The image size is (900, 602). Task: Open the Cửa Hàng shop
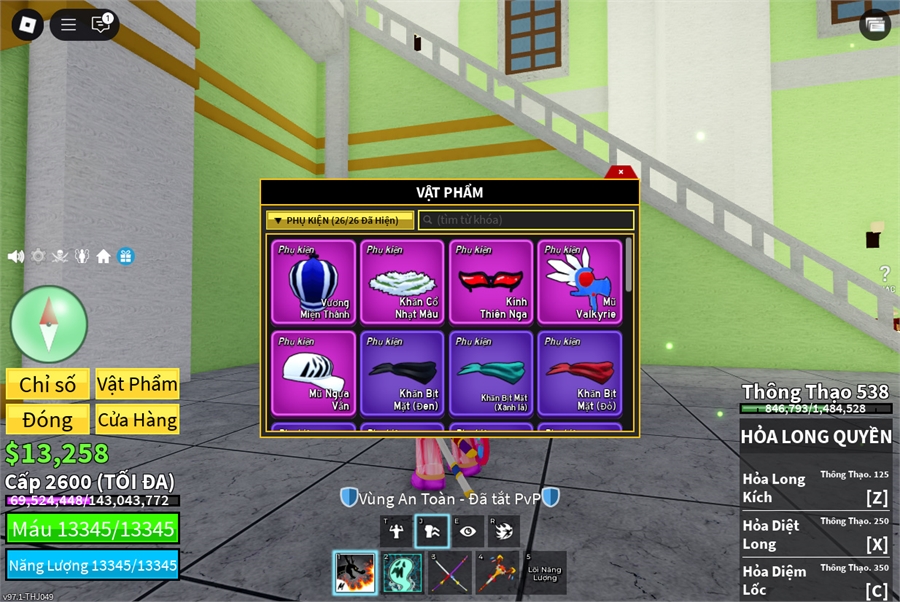pos(137,420)
